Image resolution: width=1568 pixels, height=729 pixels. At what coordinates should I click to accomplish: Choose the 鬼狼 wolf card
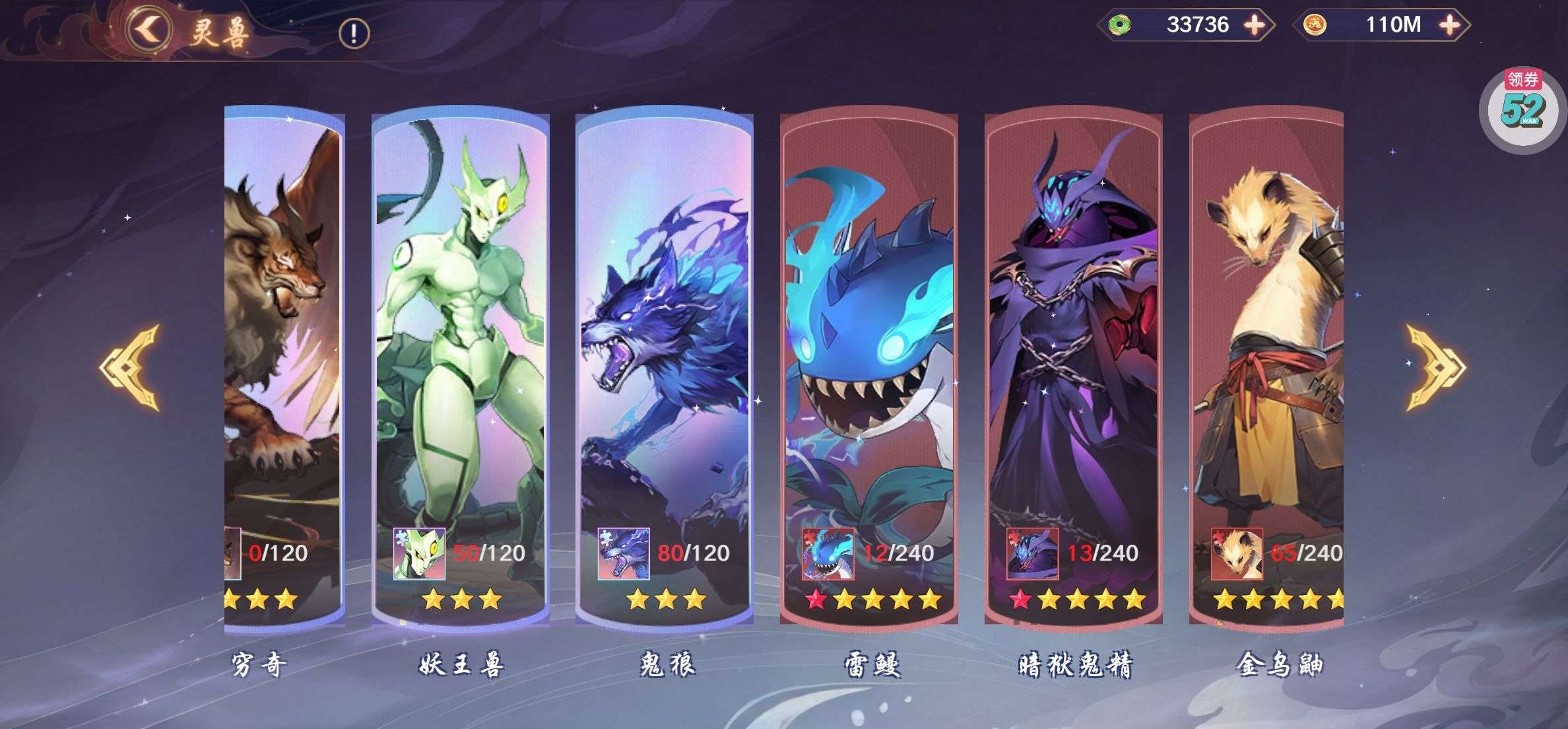(664, 330)
